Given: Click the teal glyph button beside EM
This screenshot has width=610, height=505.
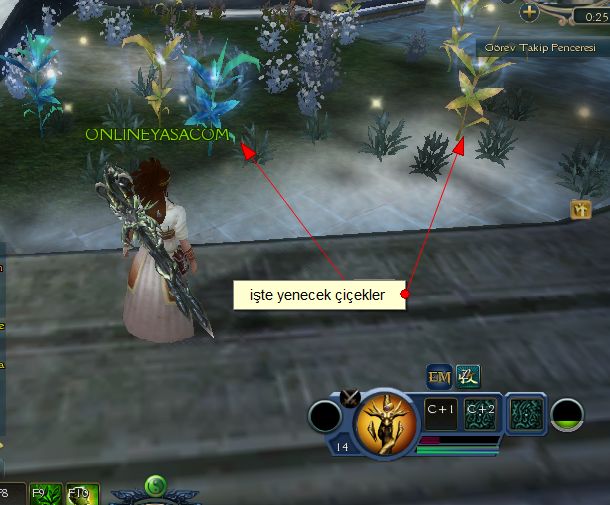Looking at the screenshot, I should tap(467, 377).
